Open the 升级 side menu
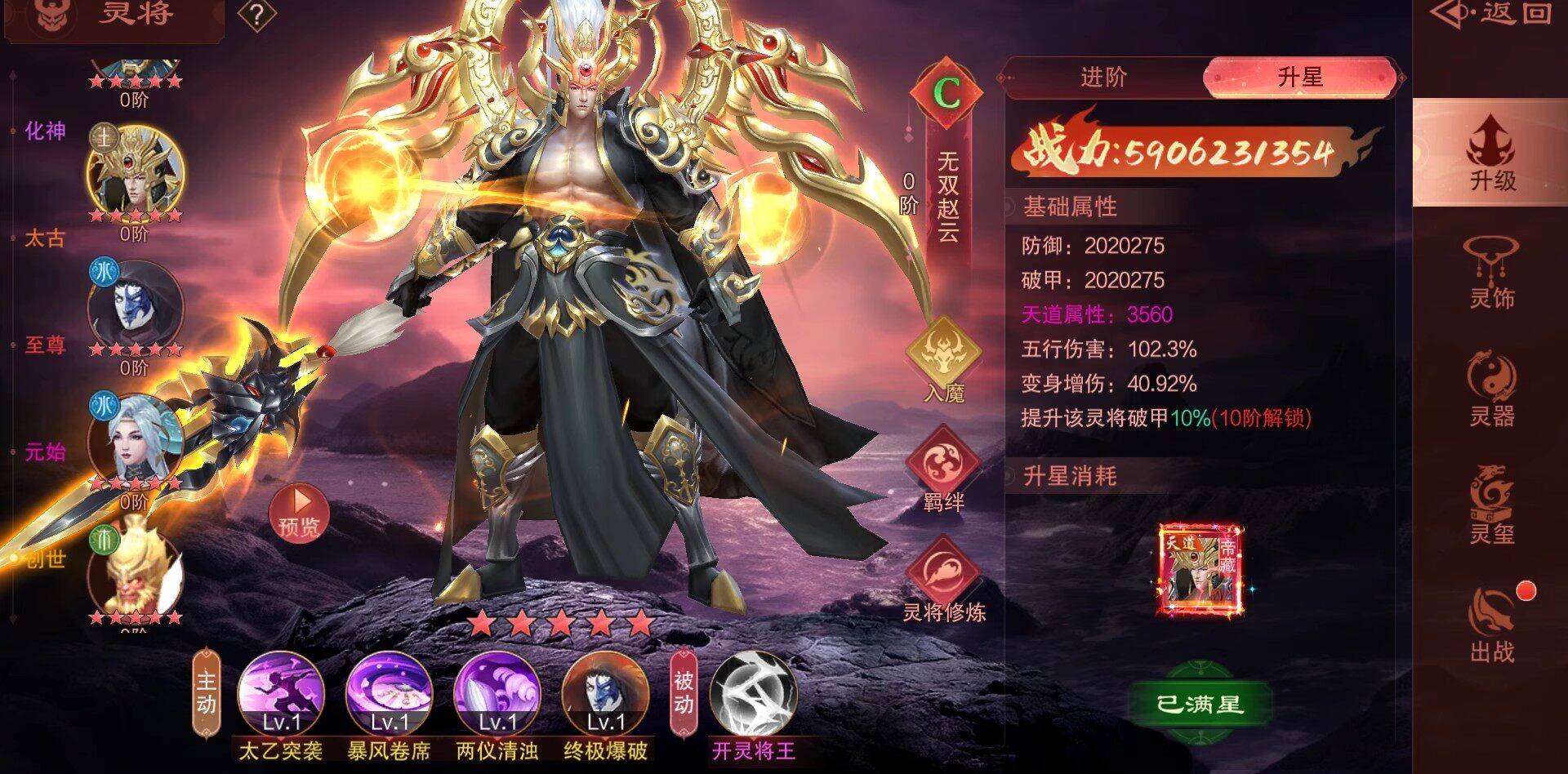 pos(1491,153)
